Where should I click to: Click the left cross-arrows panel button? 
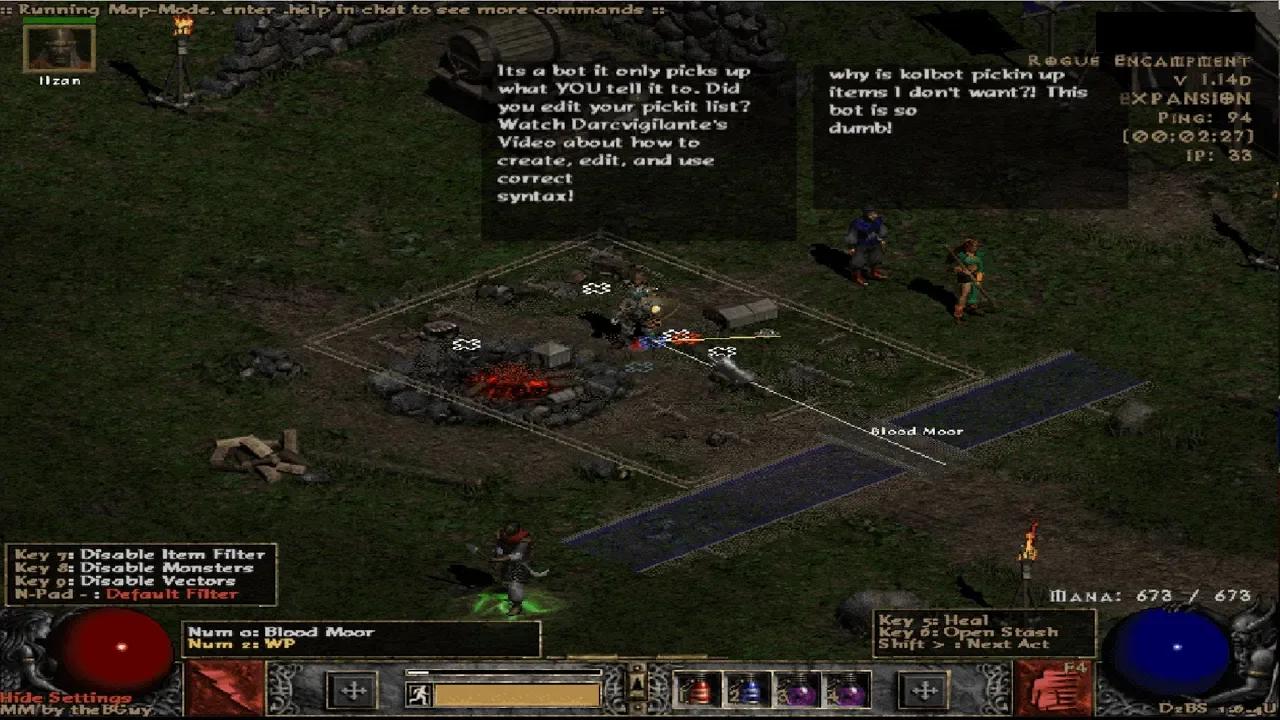coord(352,690)
